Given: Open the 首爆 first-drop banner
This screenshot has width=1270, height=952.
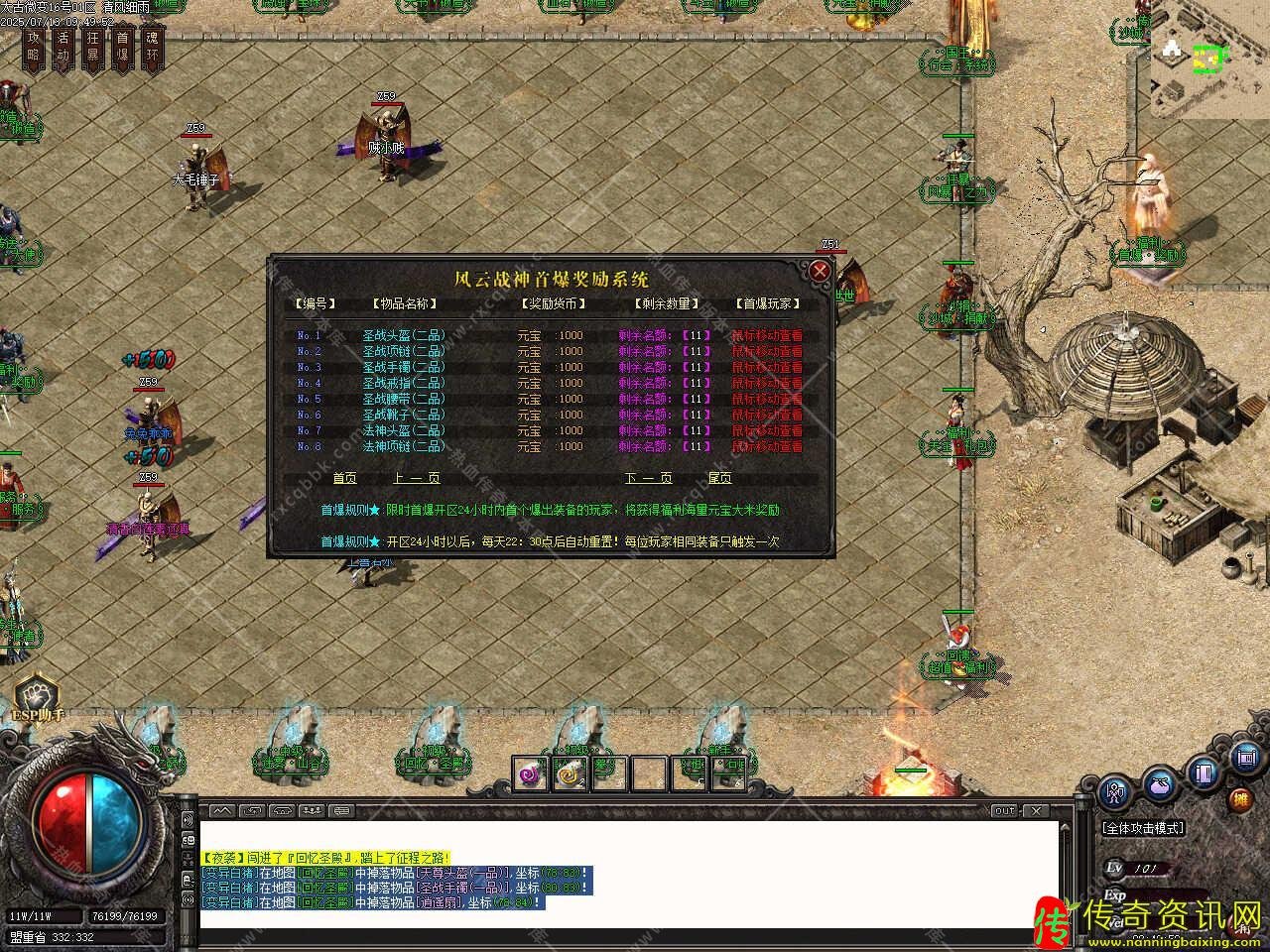Looking at the screenshot, I should [123, 48].
